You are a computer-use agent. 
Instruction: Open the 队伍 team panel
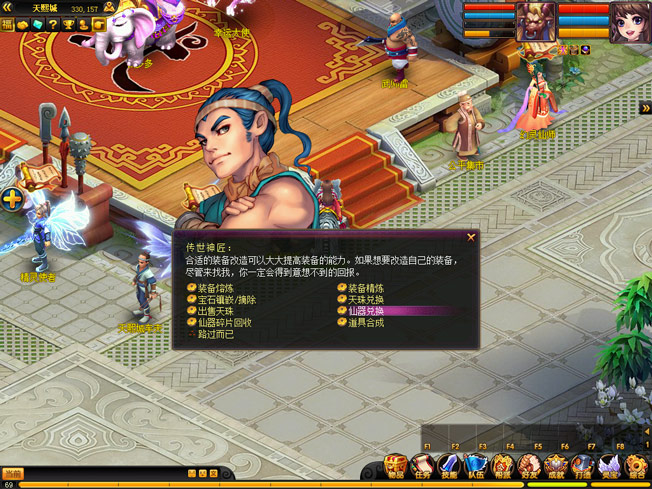(x=476, y=468)
